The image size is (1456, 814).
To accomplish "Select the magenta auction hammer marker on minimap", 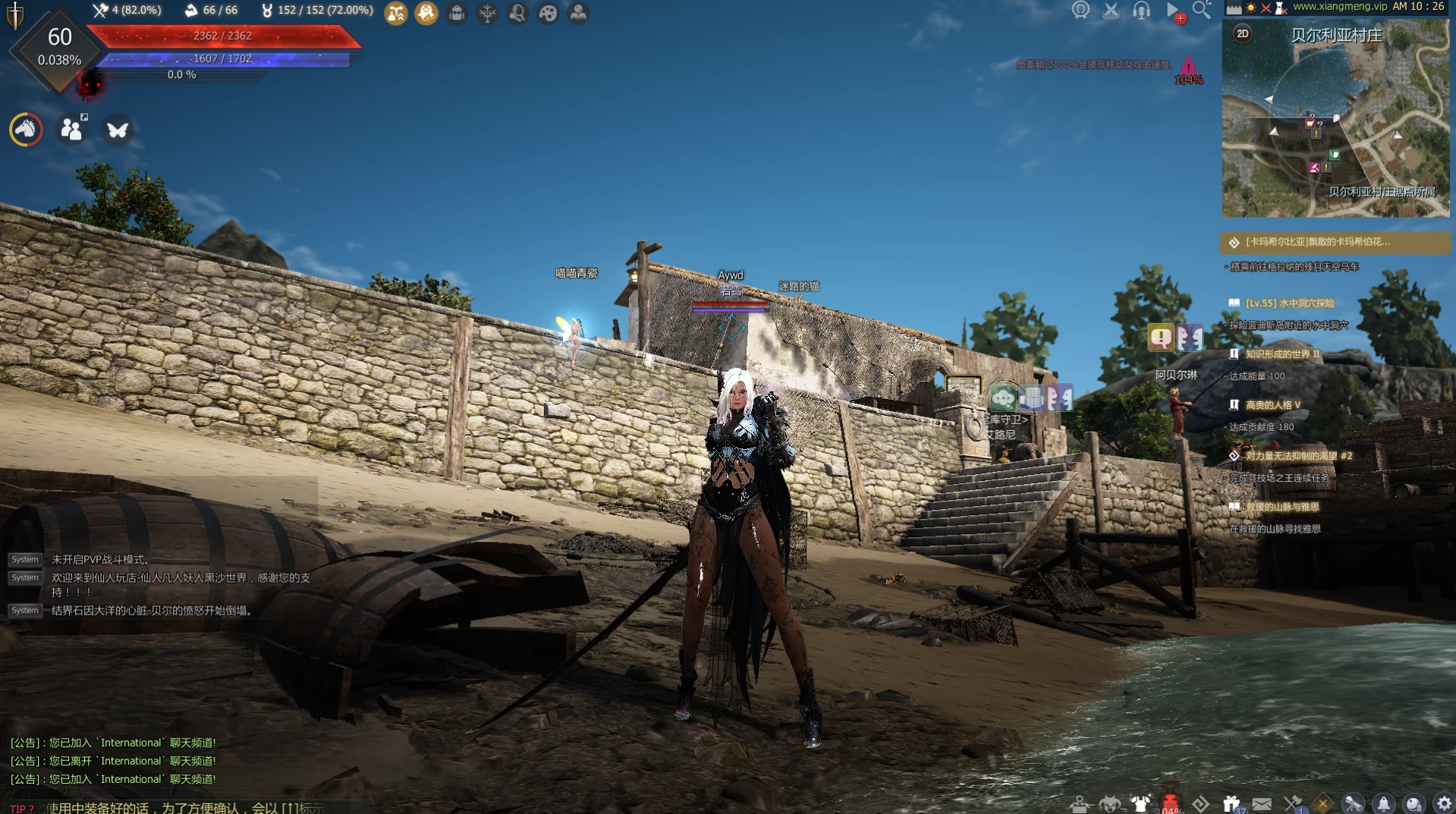I will point(1314,168).
